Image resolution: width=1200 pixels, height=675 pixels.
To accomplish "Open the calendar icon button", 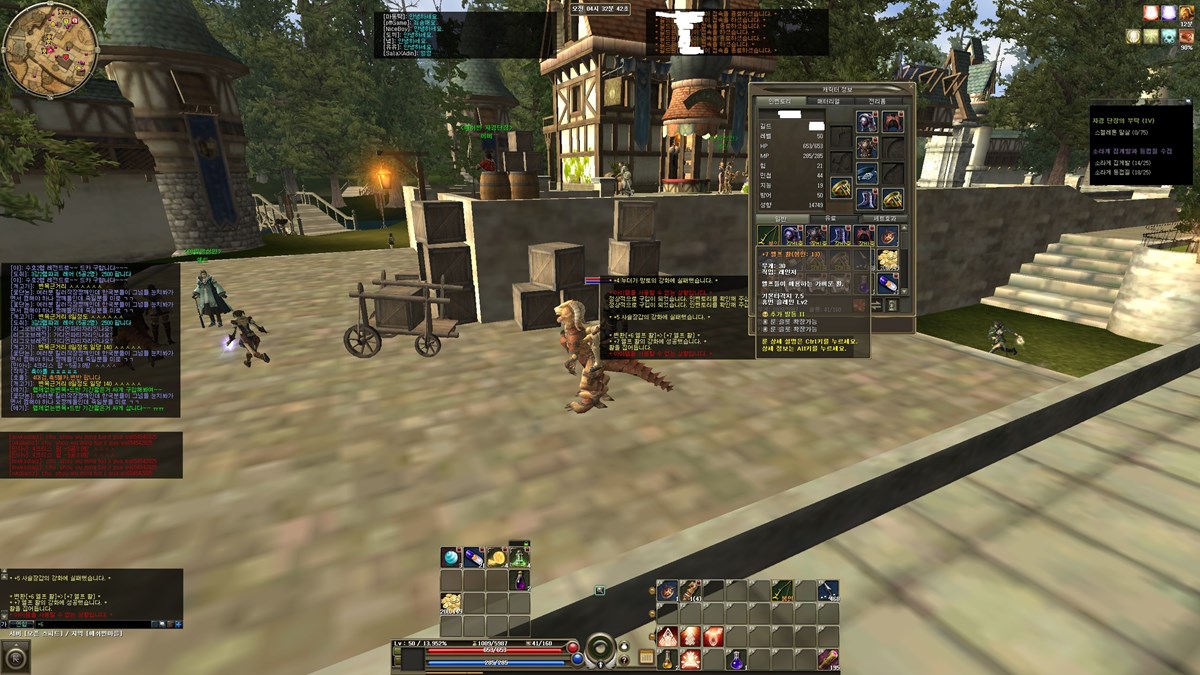I will (x=646, y=657).
